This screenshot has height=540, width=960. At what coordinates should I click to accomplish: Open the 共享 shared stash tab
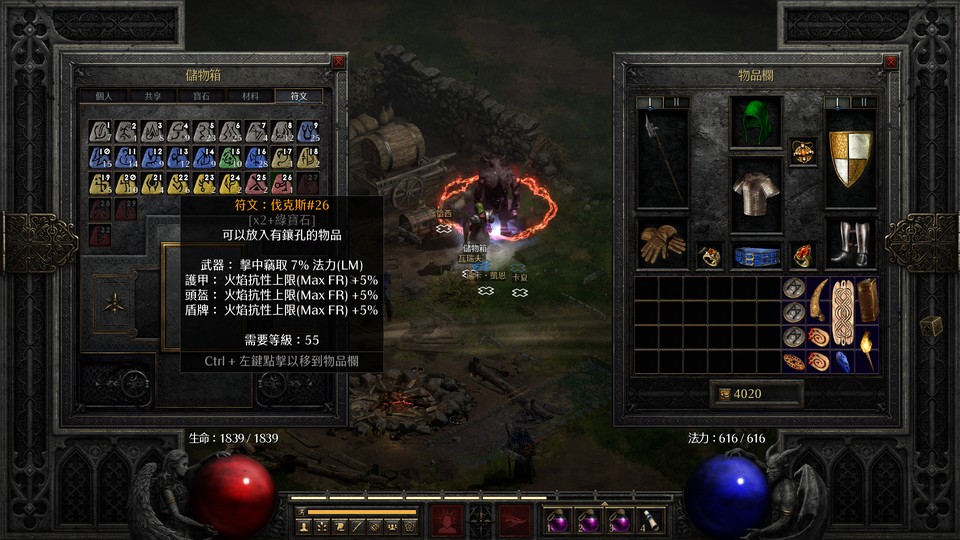point(153,96)
